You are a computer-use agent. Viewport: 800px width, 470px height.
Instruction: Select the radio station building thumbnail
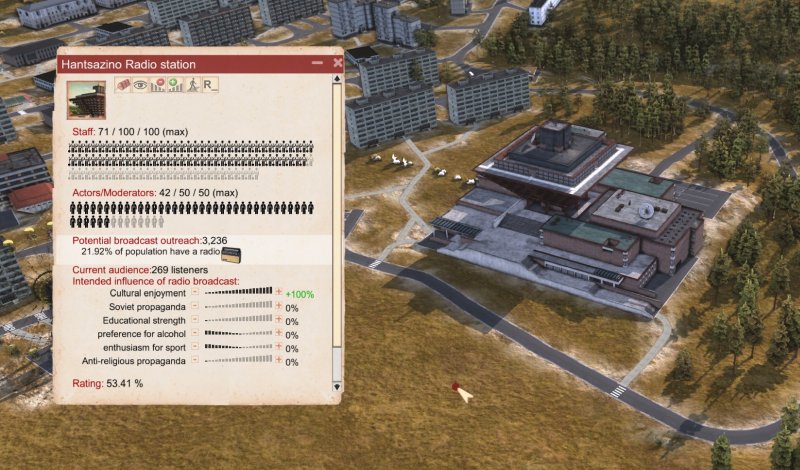tap(86, 100)
